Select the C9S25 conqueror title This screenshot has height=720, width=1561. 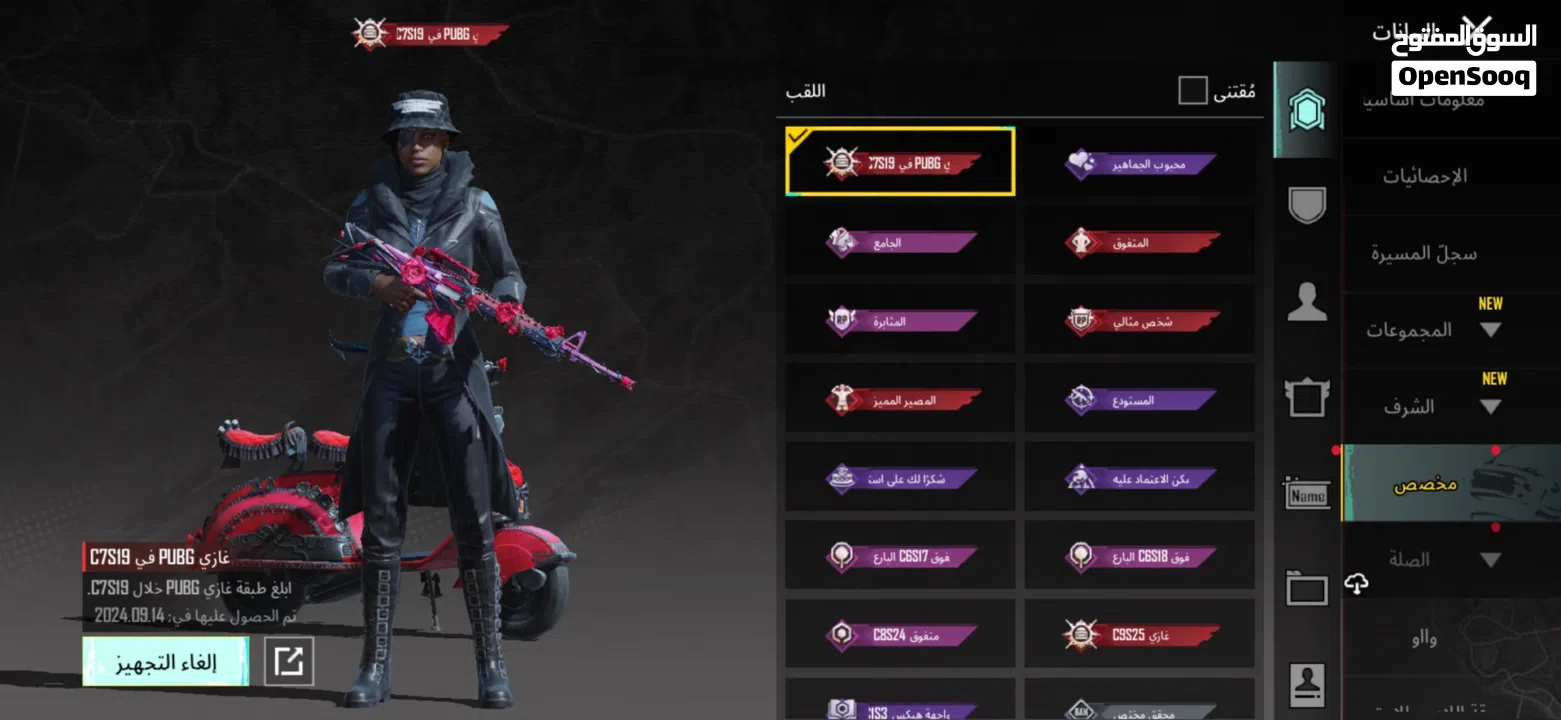click(x=1139, y=634)
